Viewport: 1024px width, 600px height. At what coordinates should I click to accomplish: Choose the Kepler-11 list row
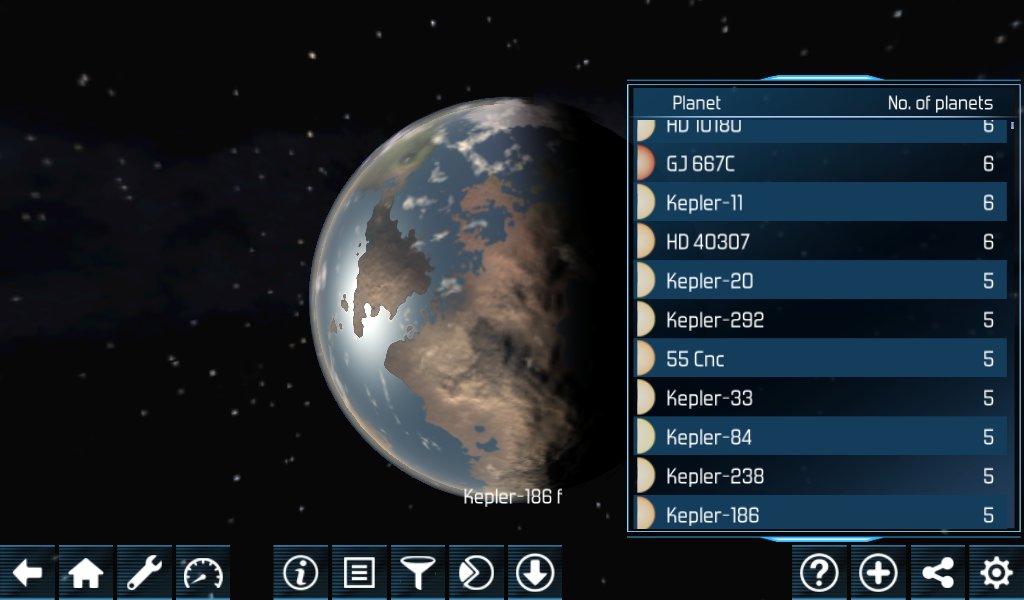click(x=820, y=203)
